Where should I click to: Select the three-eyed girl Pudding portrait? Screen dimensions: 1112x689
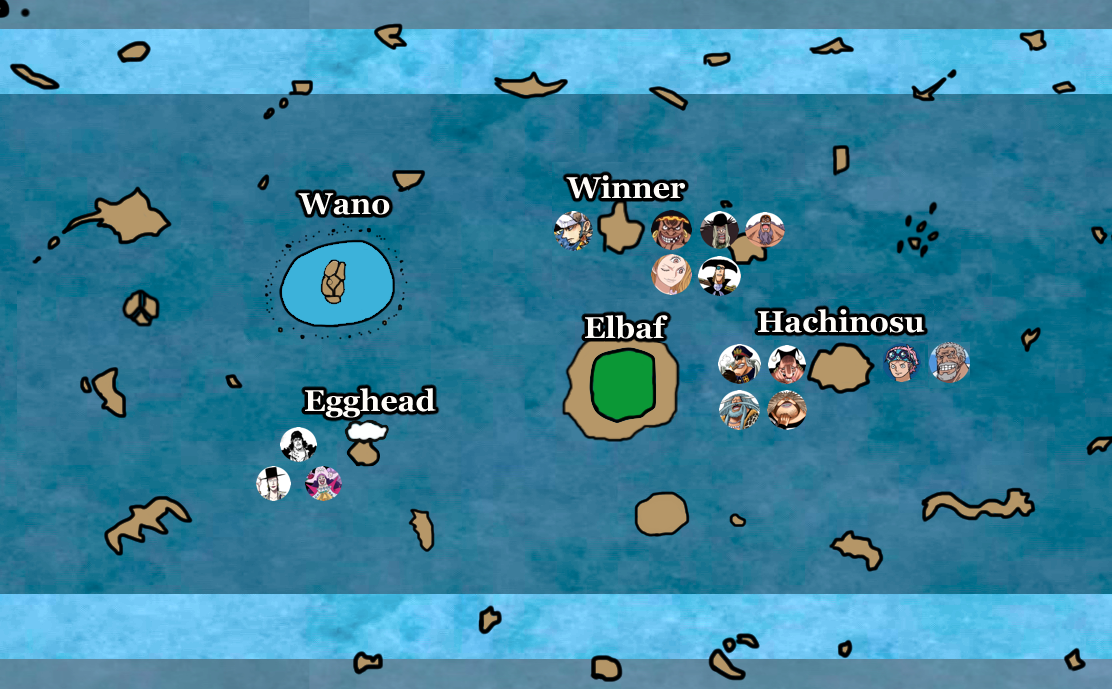(x=671, y=275)
